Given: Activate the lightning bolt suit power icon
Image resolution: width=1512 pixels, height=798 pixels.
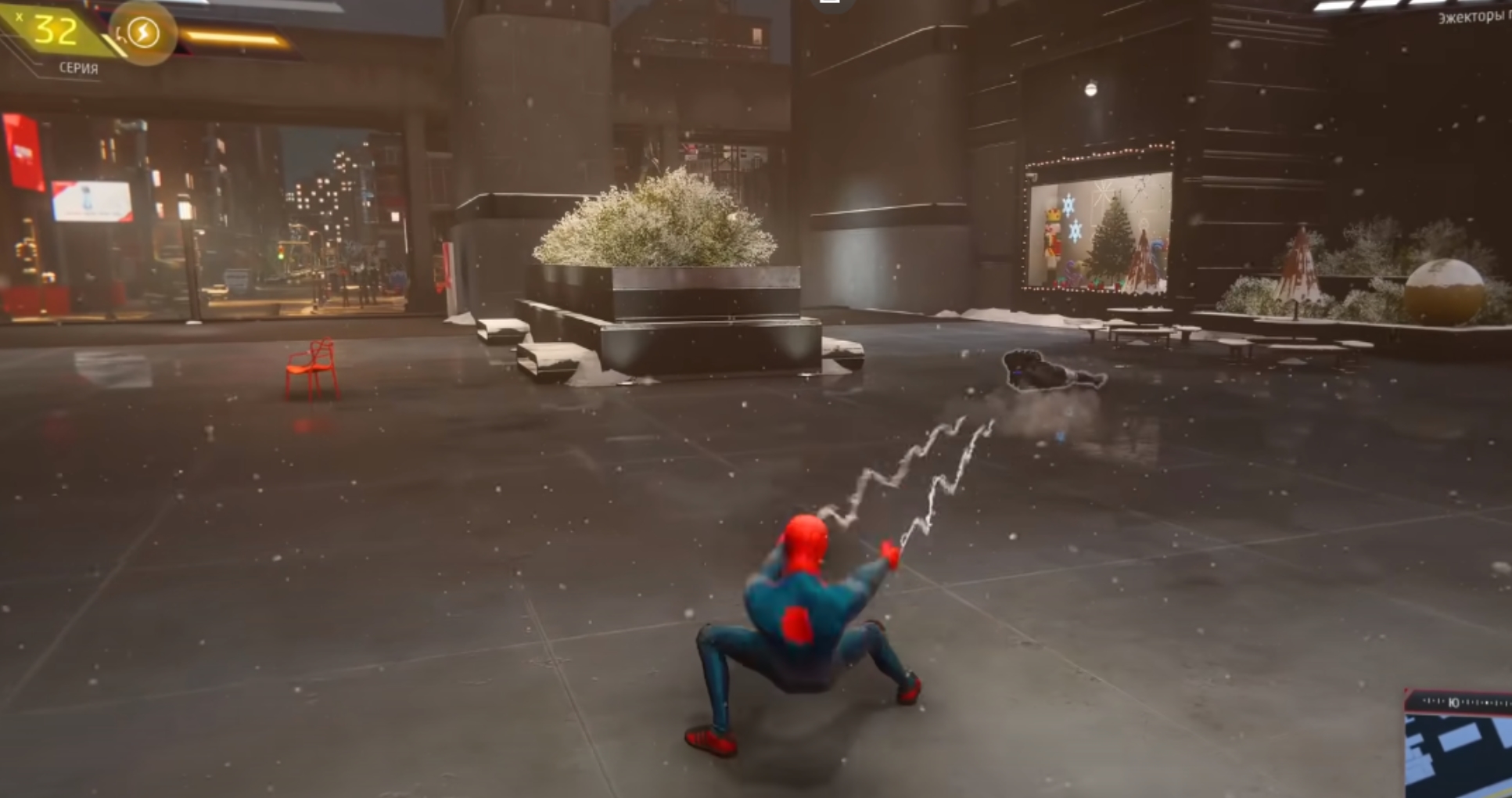Looking at the screenshot, I should click(143, 33).
